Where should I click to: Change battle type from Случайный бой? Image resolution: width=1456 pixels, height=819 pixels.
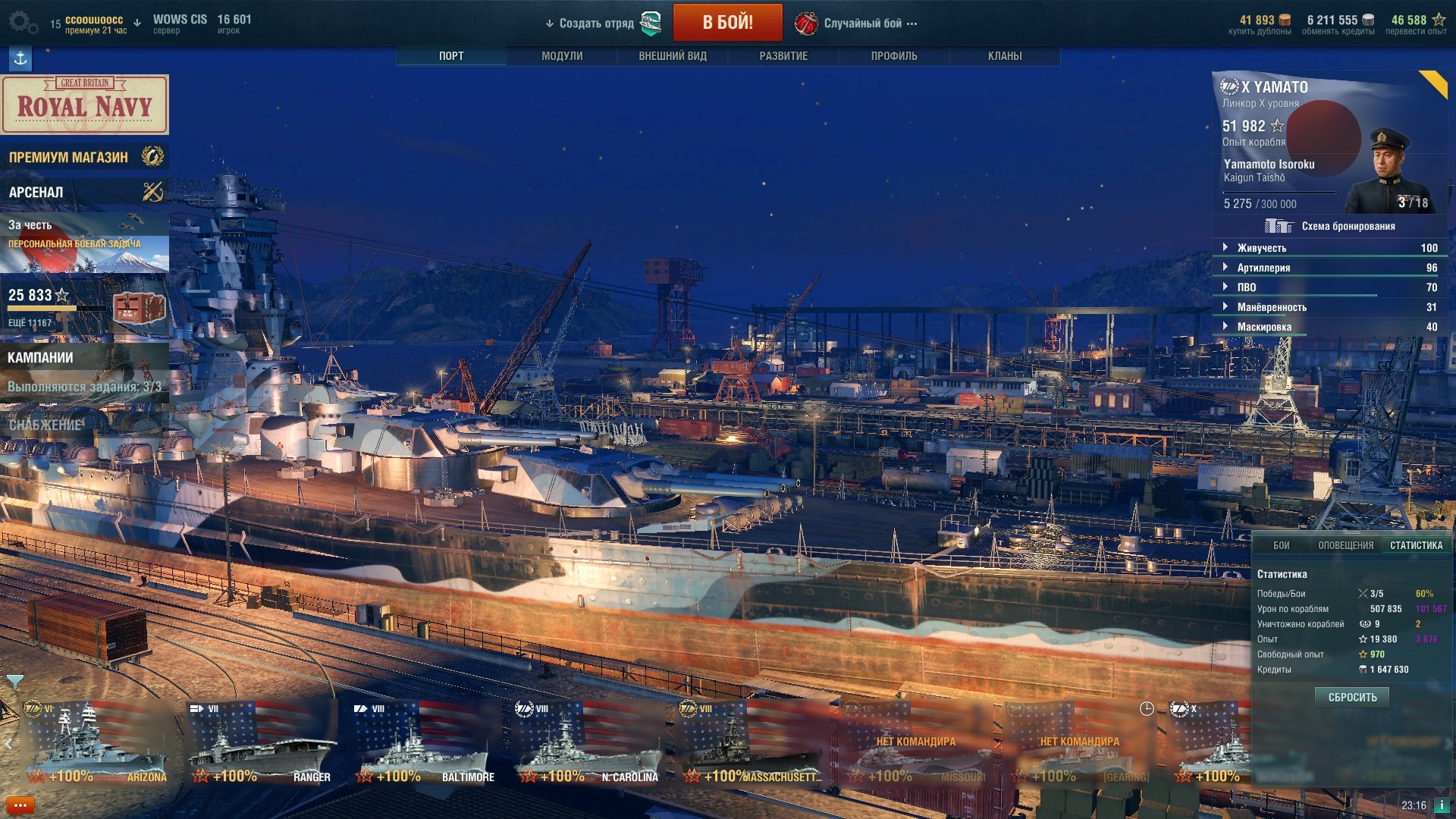point(863,24)
